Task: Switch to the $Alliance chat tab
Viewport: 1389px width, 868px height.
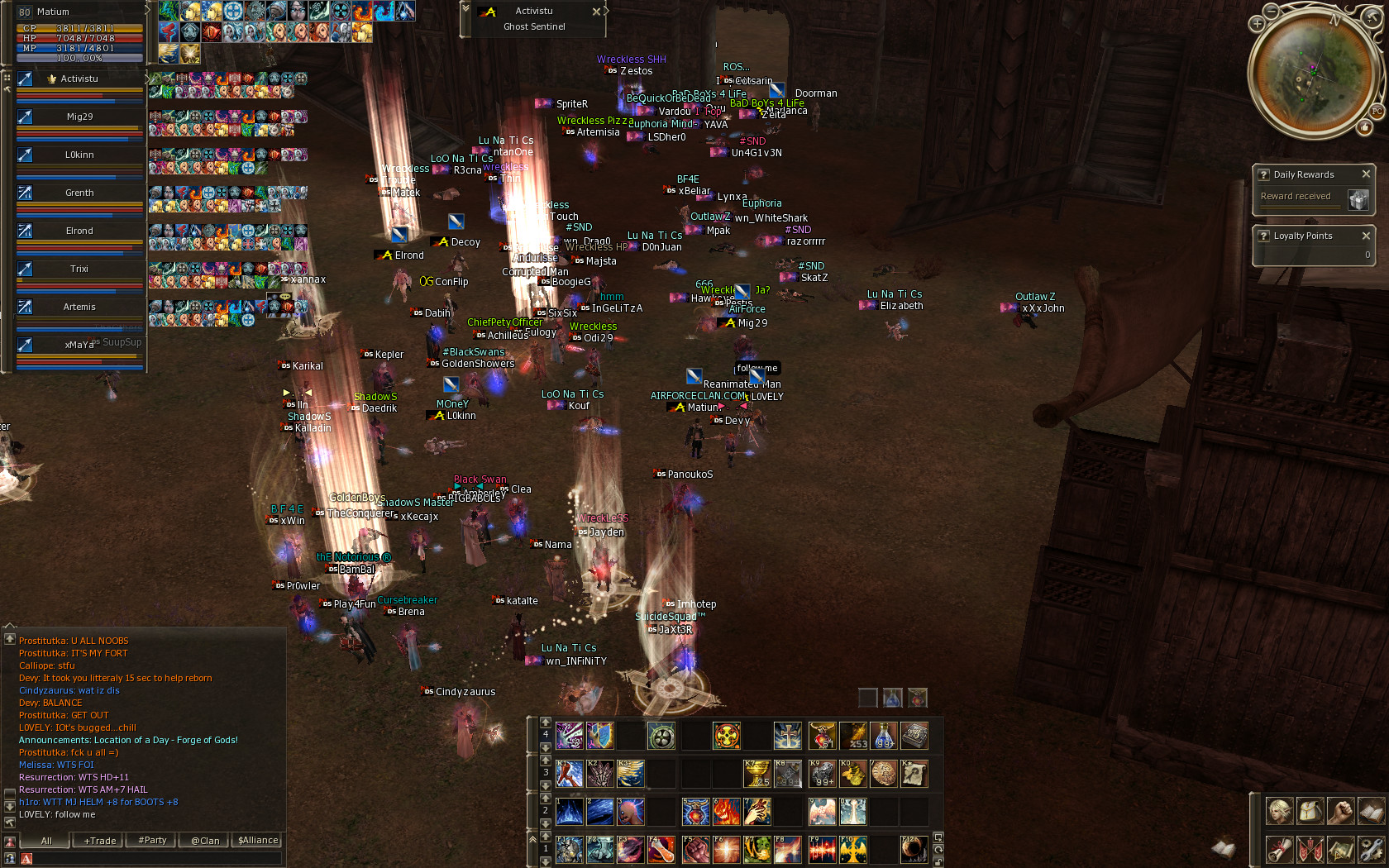Action: (x=258, y=841)
